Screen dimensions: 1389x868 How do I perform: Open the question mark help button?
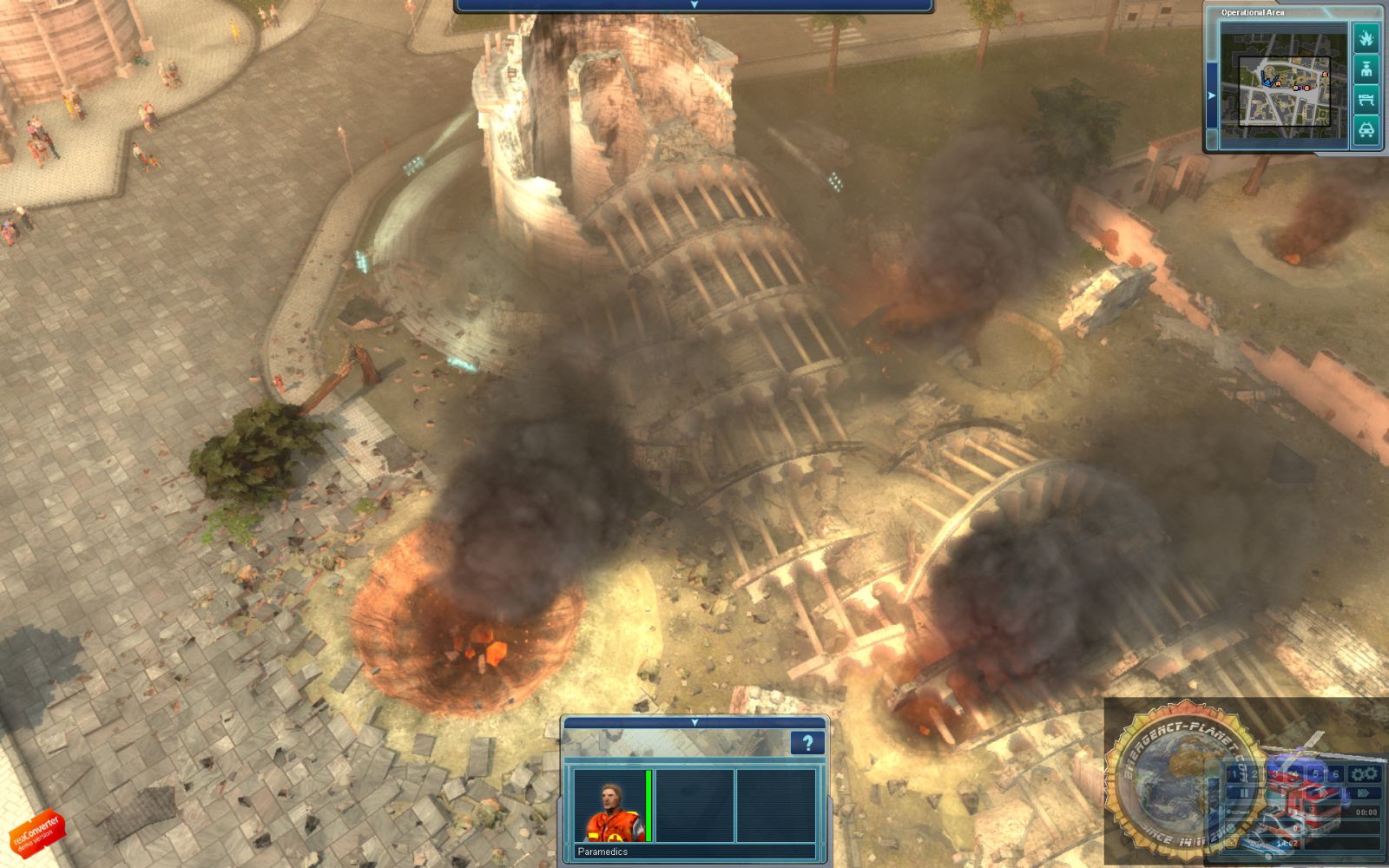point(807,743)
